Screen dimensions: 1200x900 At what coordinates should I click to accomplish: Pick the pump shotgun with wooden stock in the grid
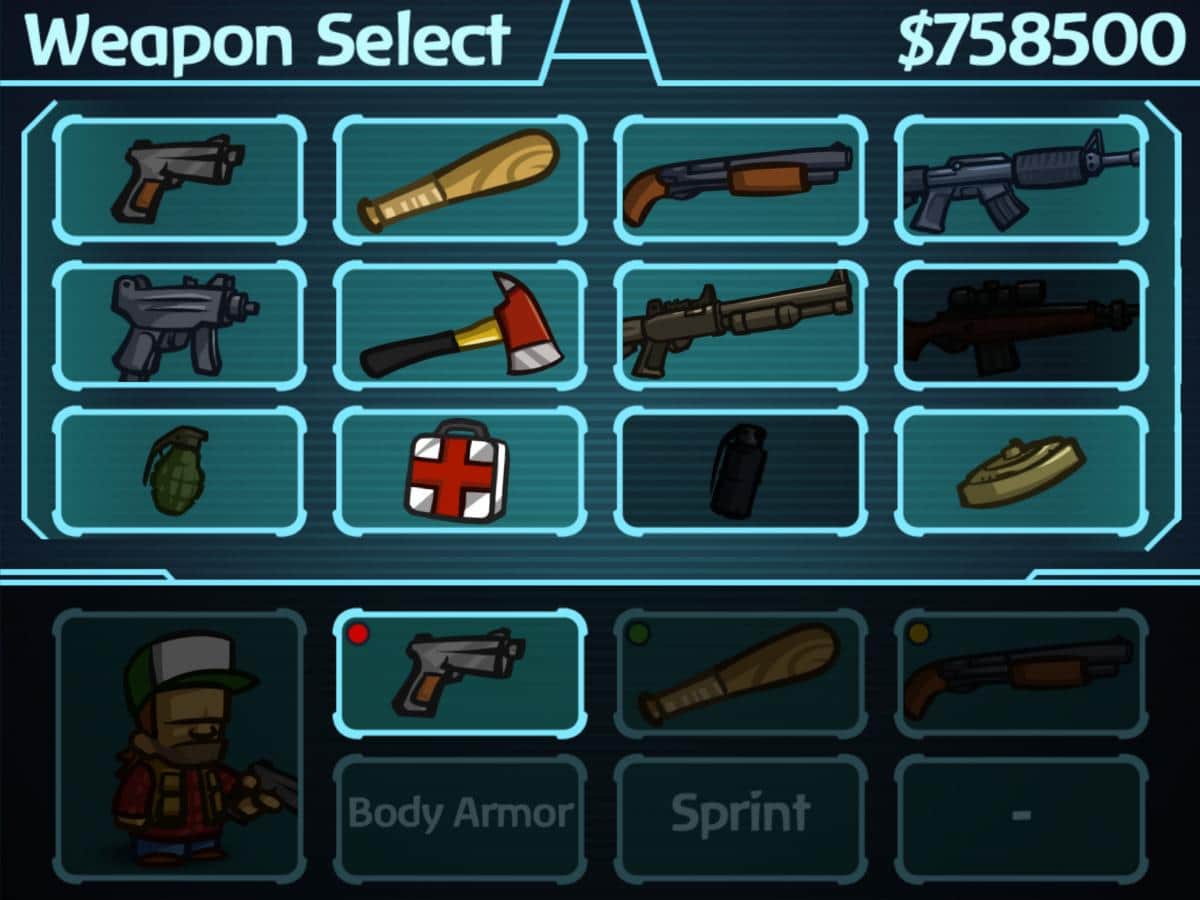pyautogui.click(x=741, y=180)
